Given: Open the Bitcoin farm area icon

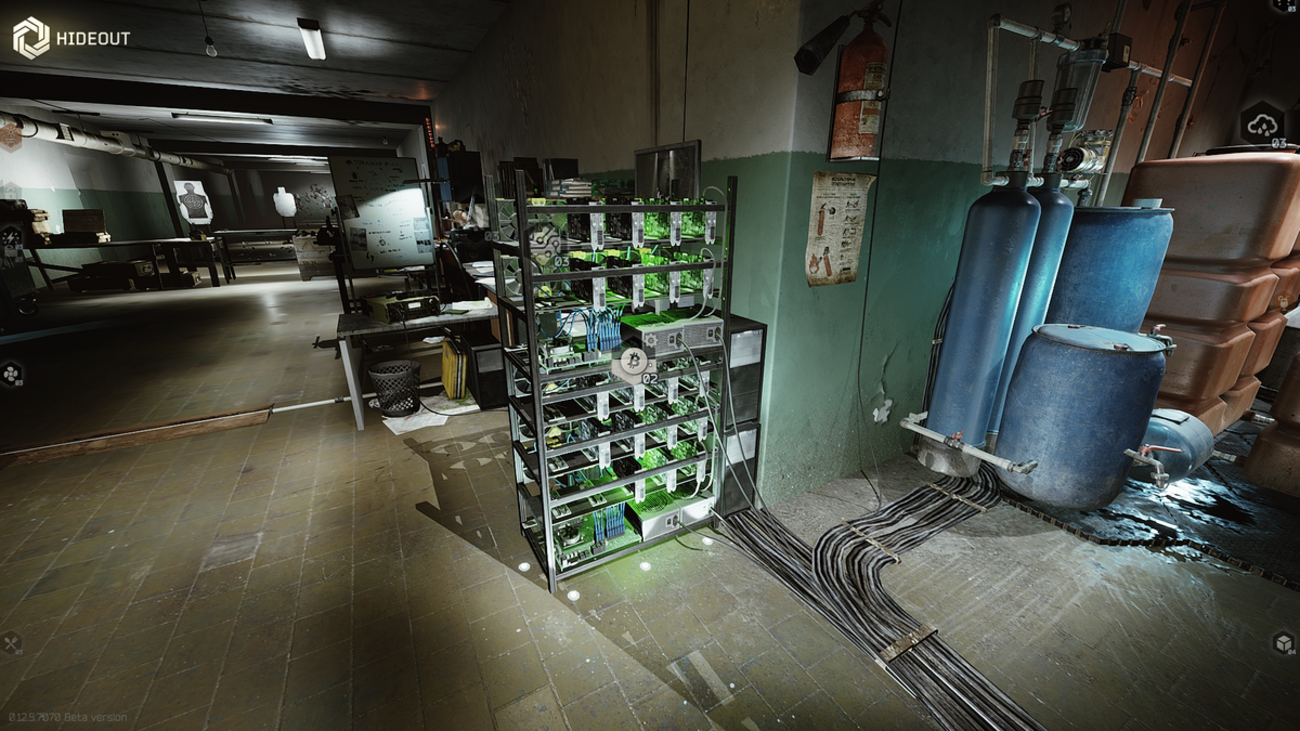Looking at the screenshot, I should pos(631,361).
